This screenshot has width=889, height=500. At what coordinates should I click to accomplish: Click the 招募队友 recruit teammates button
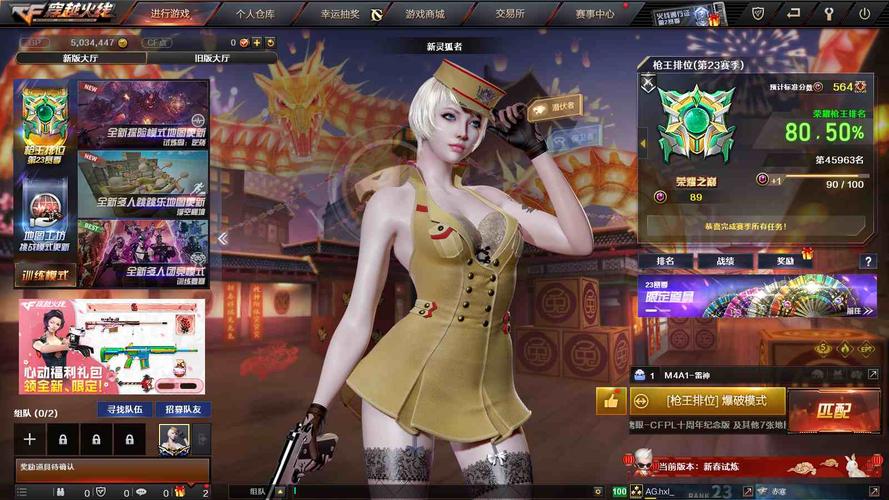click(183, 409)
